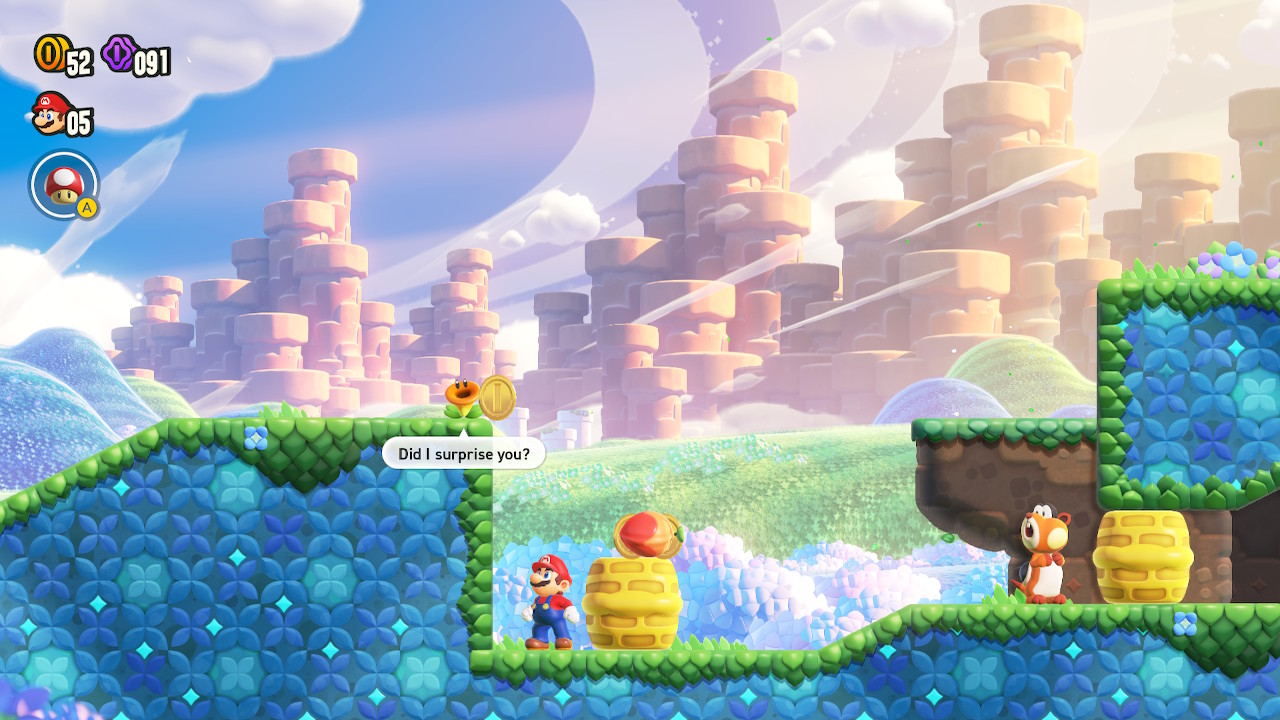Screen dimensions: 1280x720
Task: Click the stored Mushroom power-up icon
Action: tap(63, 183)
